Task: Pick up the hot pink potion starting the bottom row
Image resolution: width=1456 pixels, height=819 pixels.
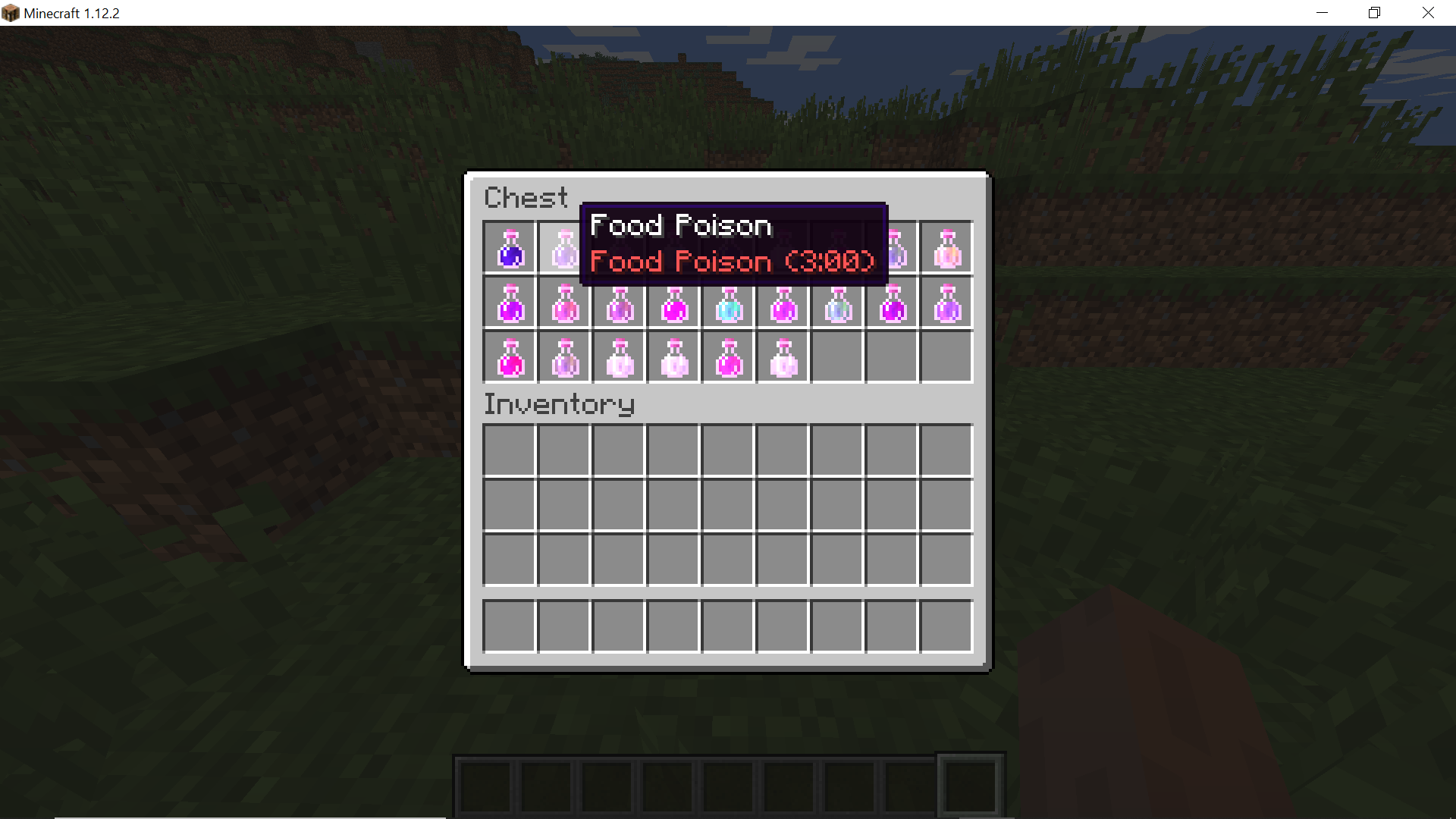Action: click(509, 356)
